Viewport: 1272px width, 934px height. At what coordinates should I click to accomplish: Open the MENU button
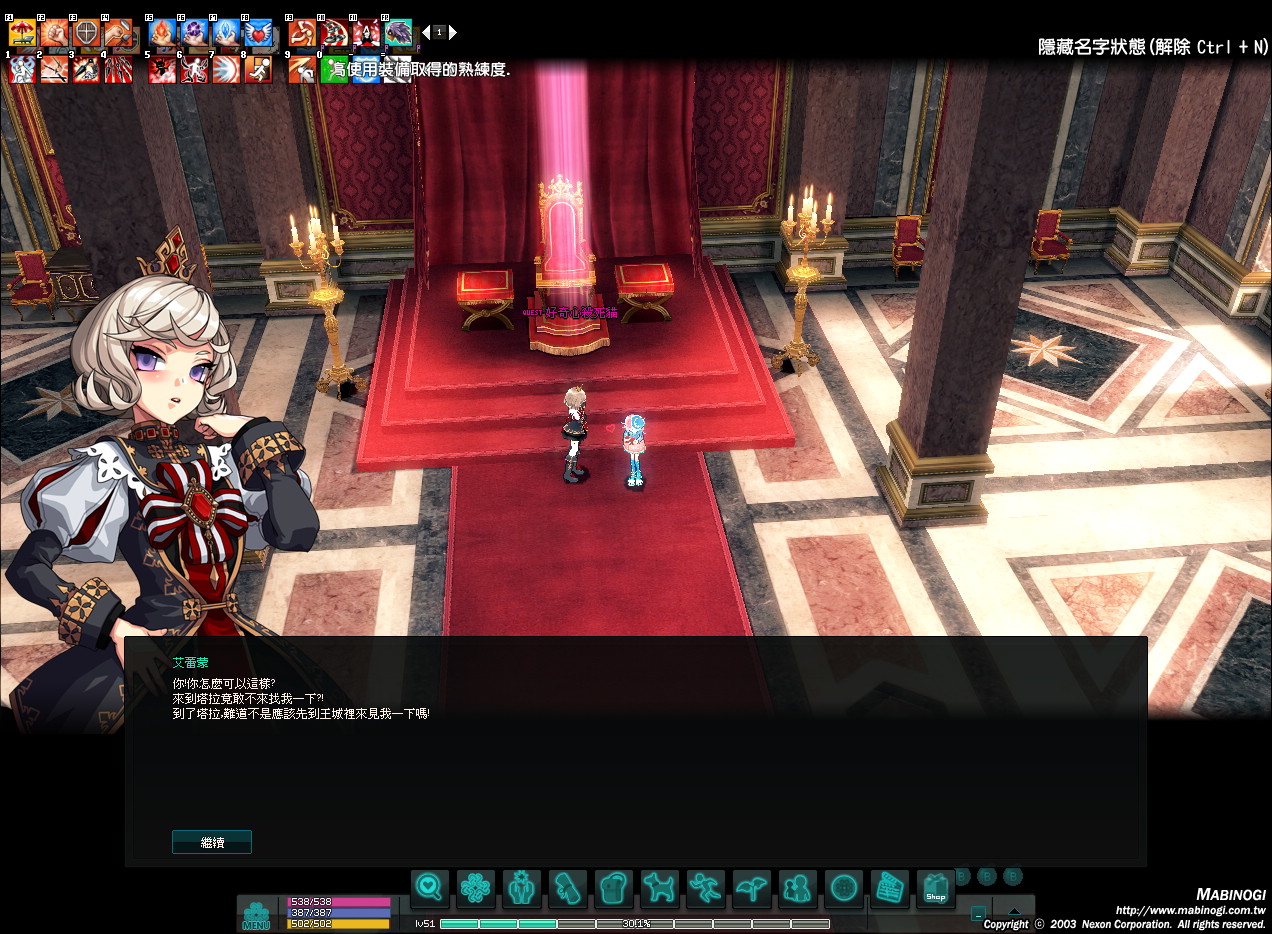click(x=256, y=915)
